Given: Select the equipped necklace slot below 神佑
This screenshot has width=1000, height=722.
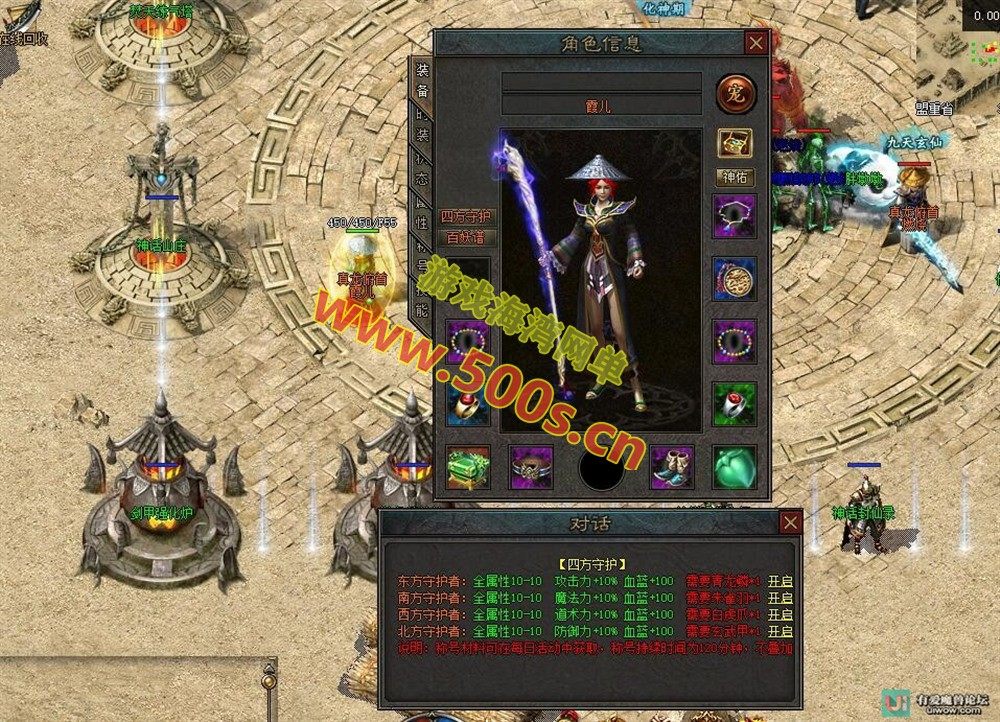Looking at the screenshot, I should click(734, 215).
